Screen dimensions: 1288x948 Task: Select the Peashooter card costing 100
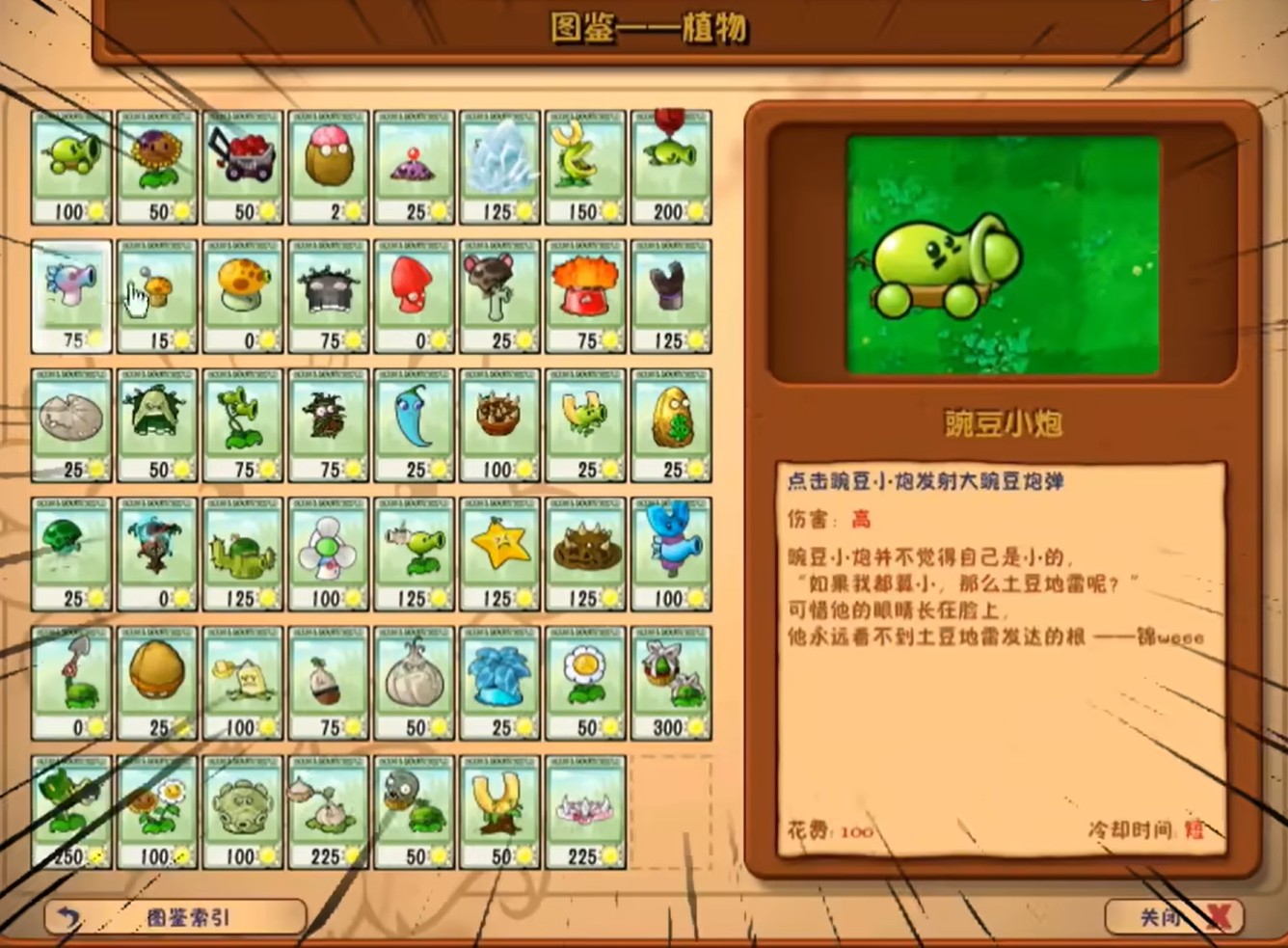click(x=72, y=164)
